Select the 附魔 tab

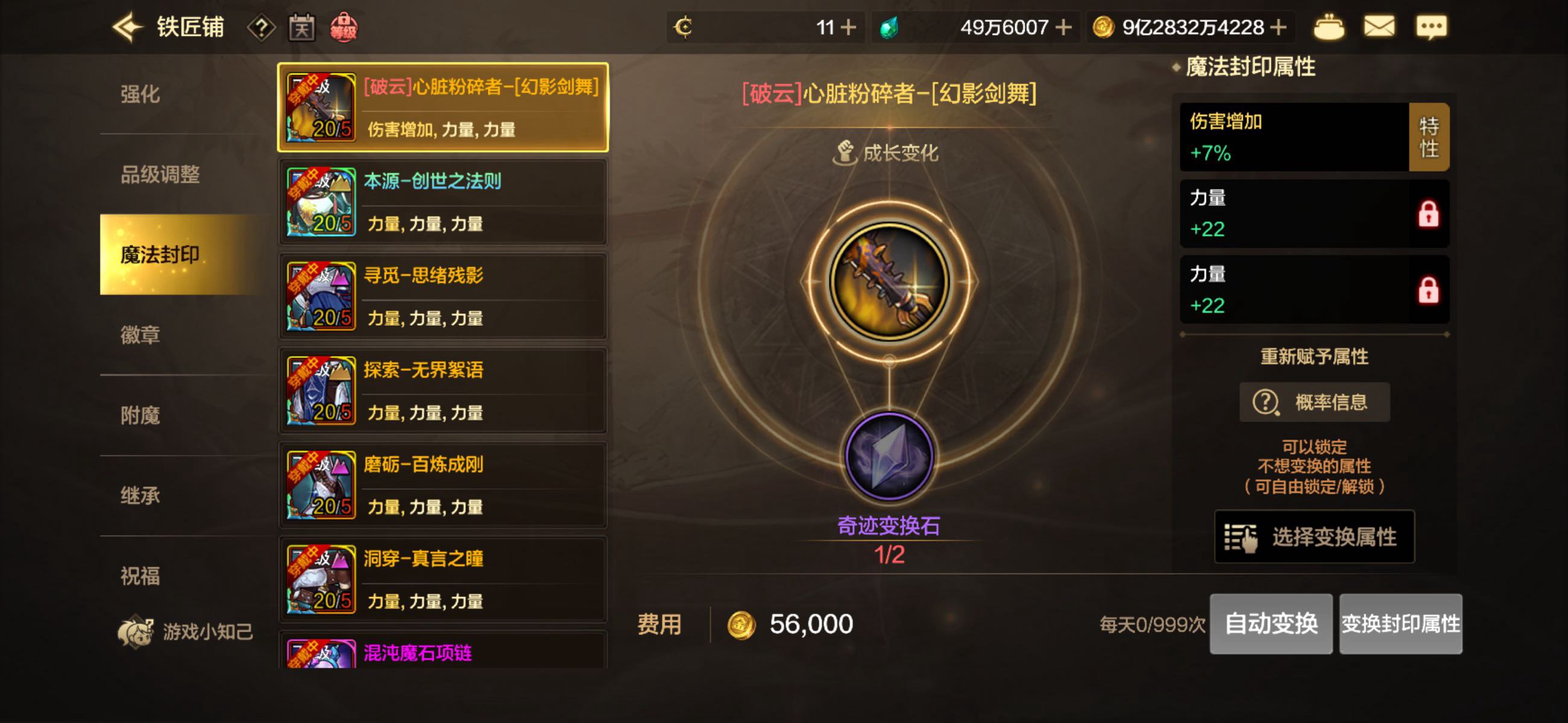140,415
